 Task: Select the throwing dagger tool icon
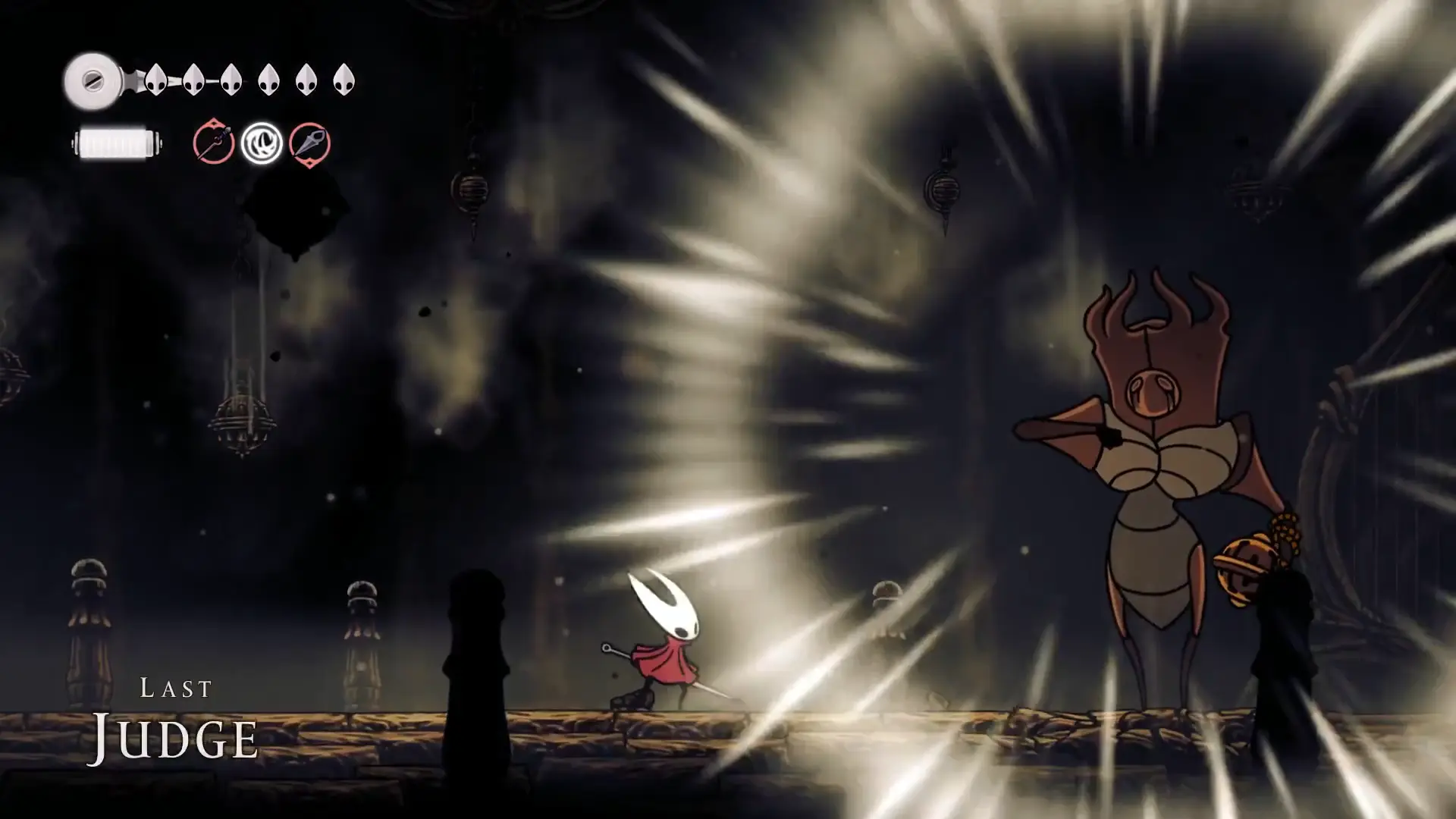click(x=310, y=144)
